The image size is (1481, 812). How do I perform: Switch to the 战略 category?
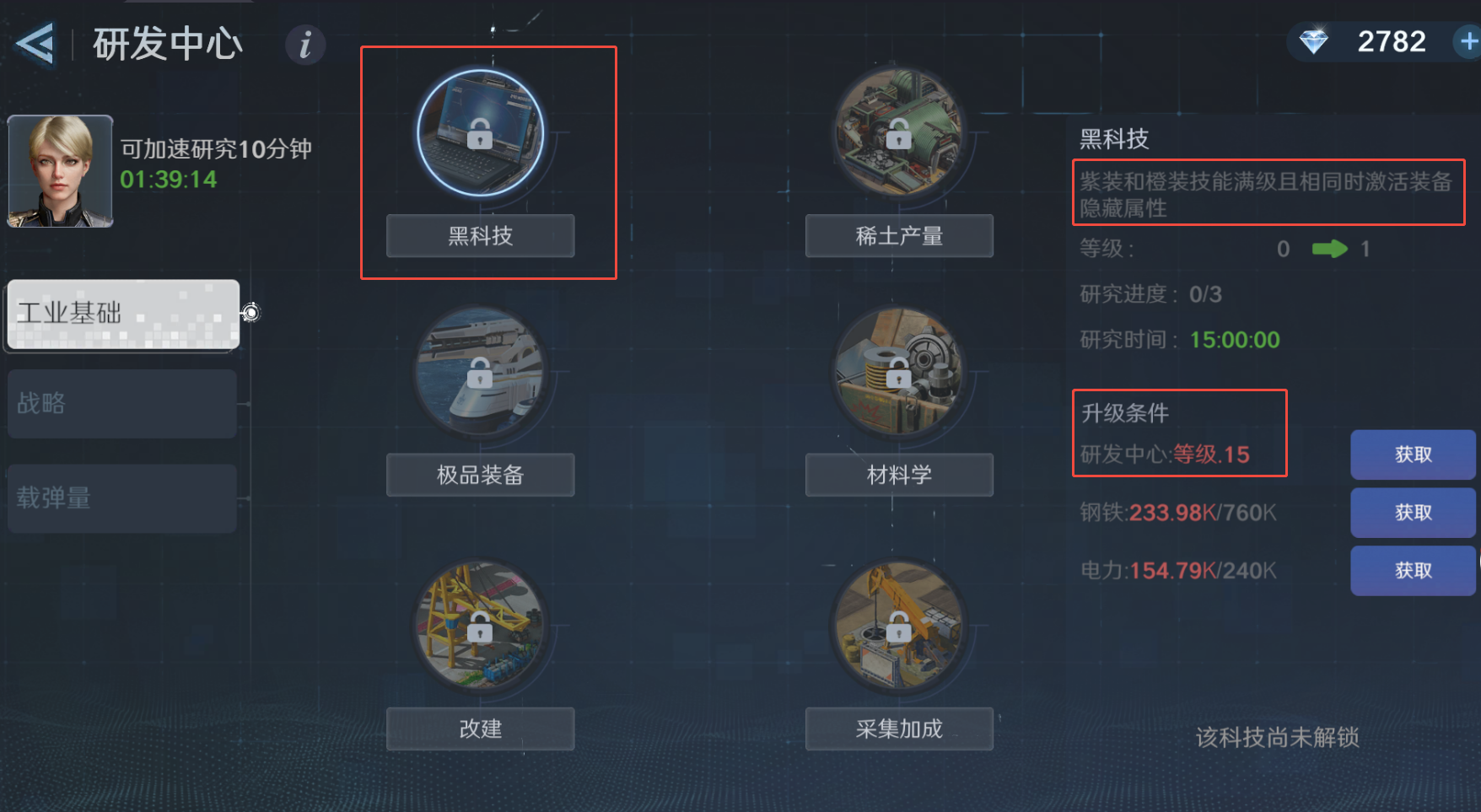(121, 403)
